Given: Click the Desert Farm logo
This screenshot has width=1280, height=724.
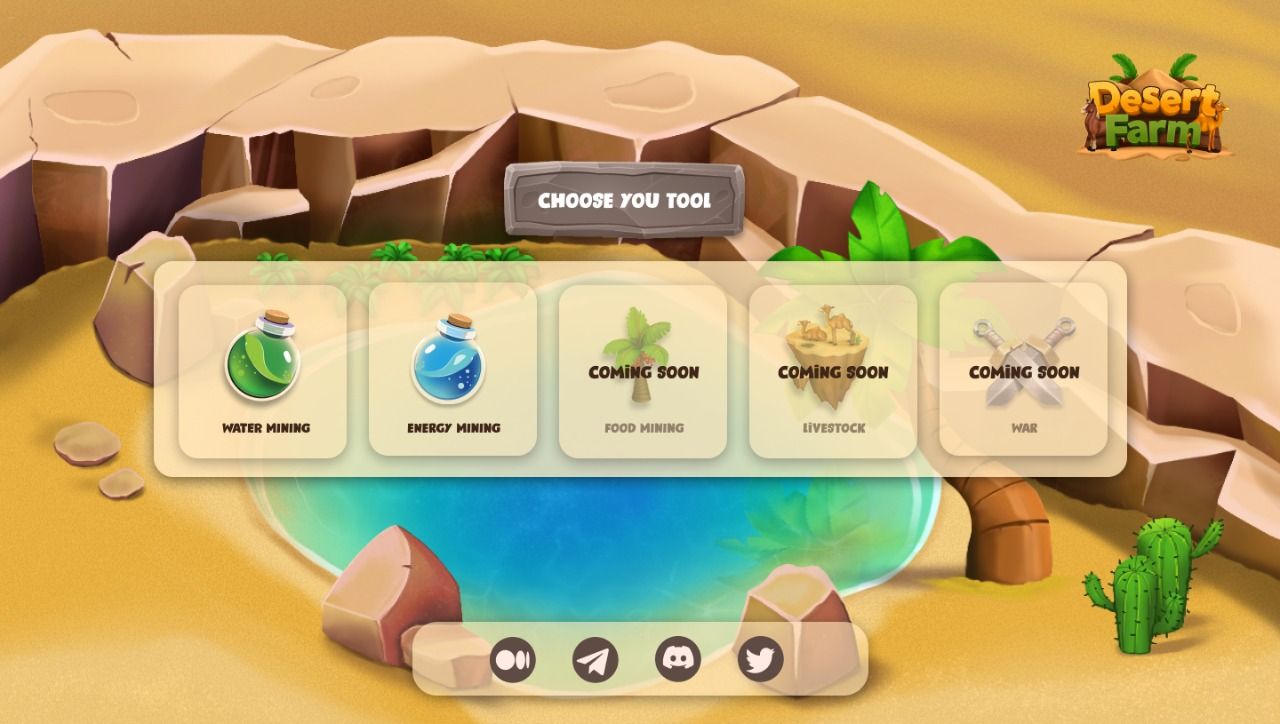Looking at the screenshot, I should click(1155, 108).
